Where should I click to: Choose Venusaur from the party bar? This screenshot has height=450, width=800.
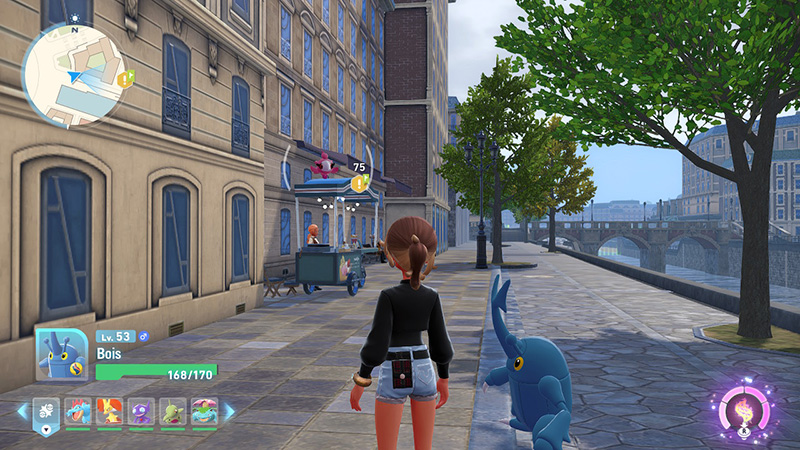(203, 411)
